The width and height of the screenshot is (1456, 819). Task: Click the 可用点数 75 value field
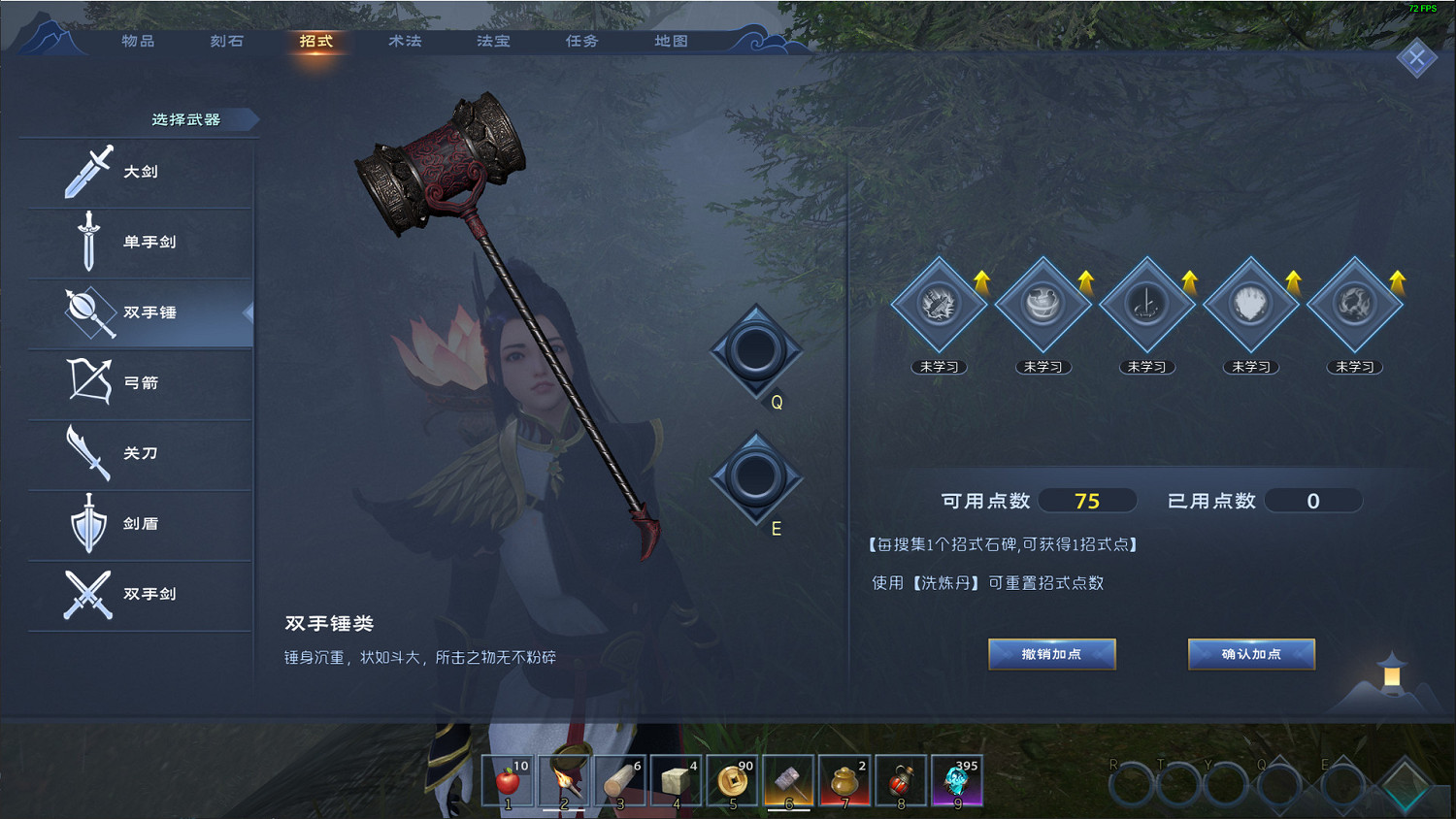(1088, 501)
